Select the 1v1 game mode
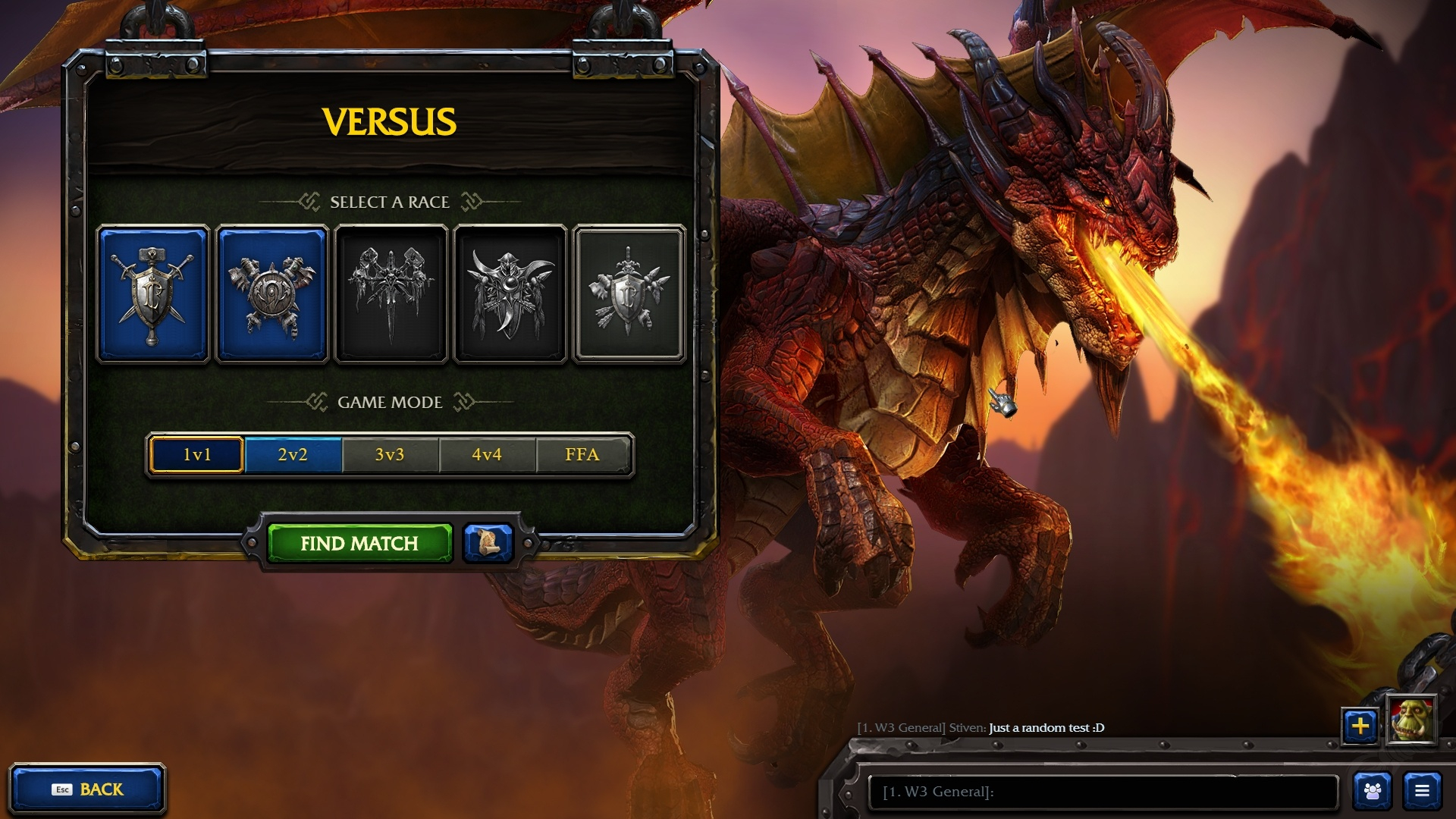Image resolution: width=1456 pixels, height=819 pixels. (x=197, y=454)
